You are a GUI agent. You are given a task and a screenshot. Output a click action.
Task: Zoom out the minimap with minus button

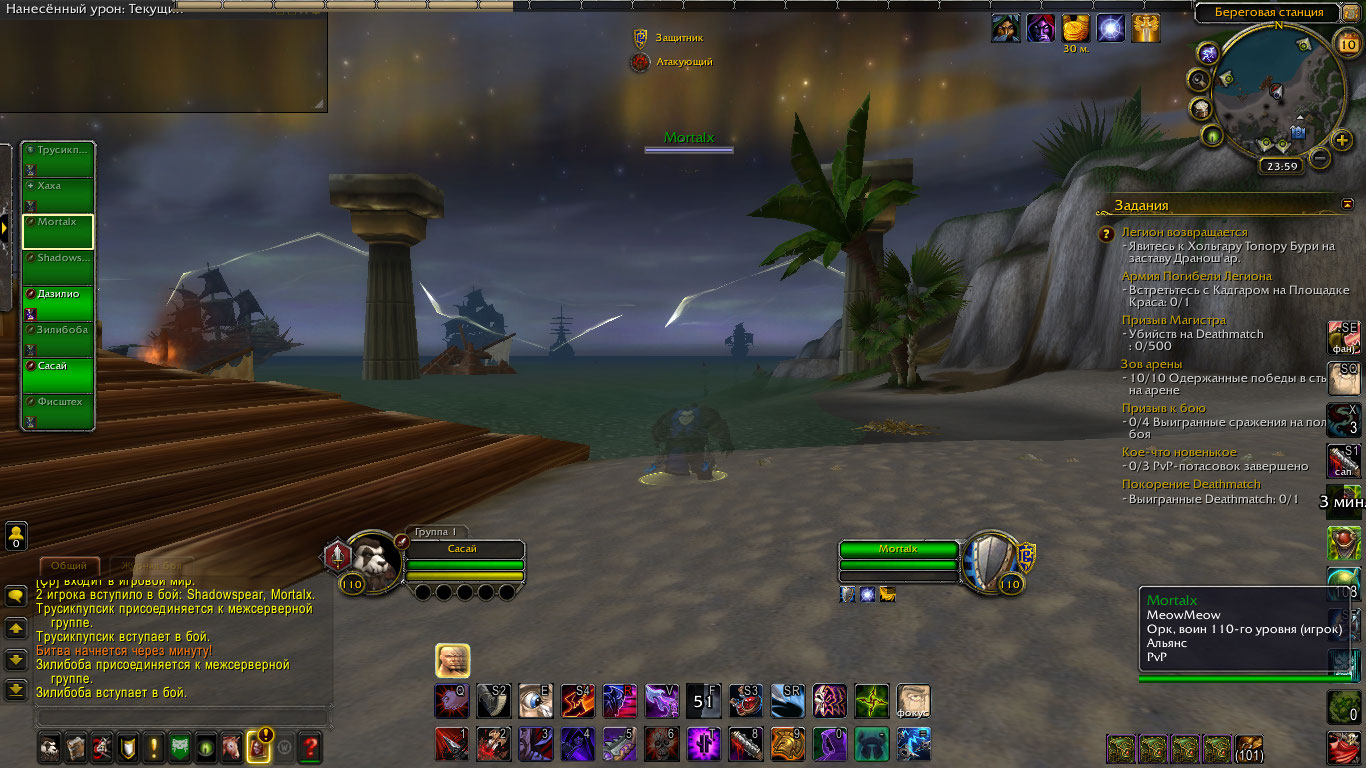coord(1320,158)
